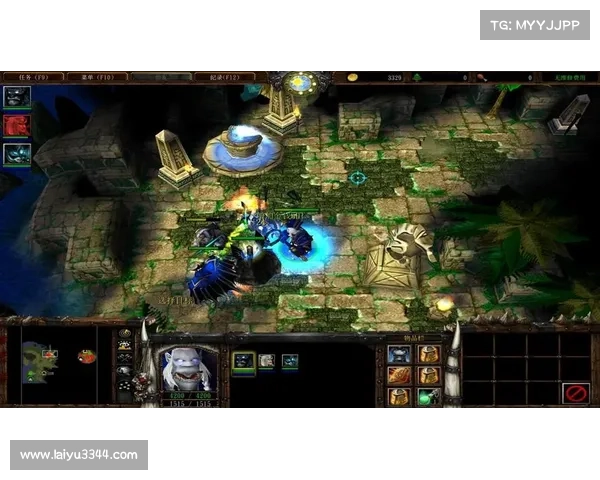The height and width of the screenshot is (480, 600).
Task: Use the green potion inventory item
Action: (x=428, y=396)
